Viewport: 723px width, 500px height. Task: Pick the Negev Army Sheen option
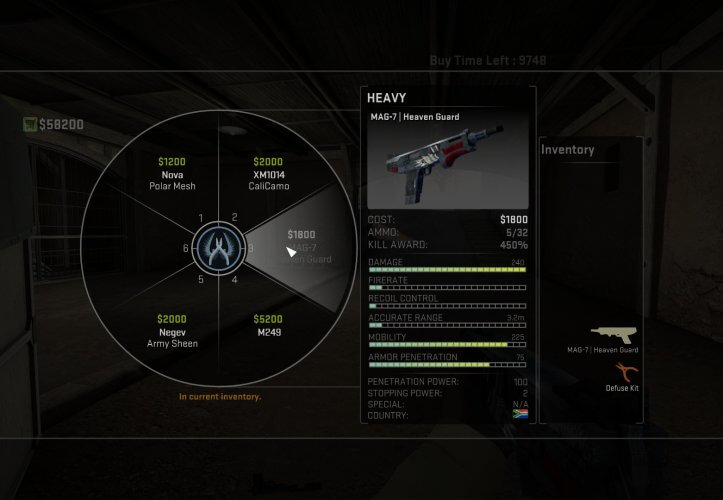click(171, 332)
